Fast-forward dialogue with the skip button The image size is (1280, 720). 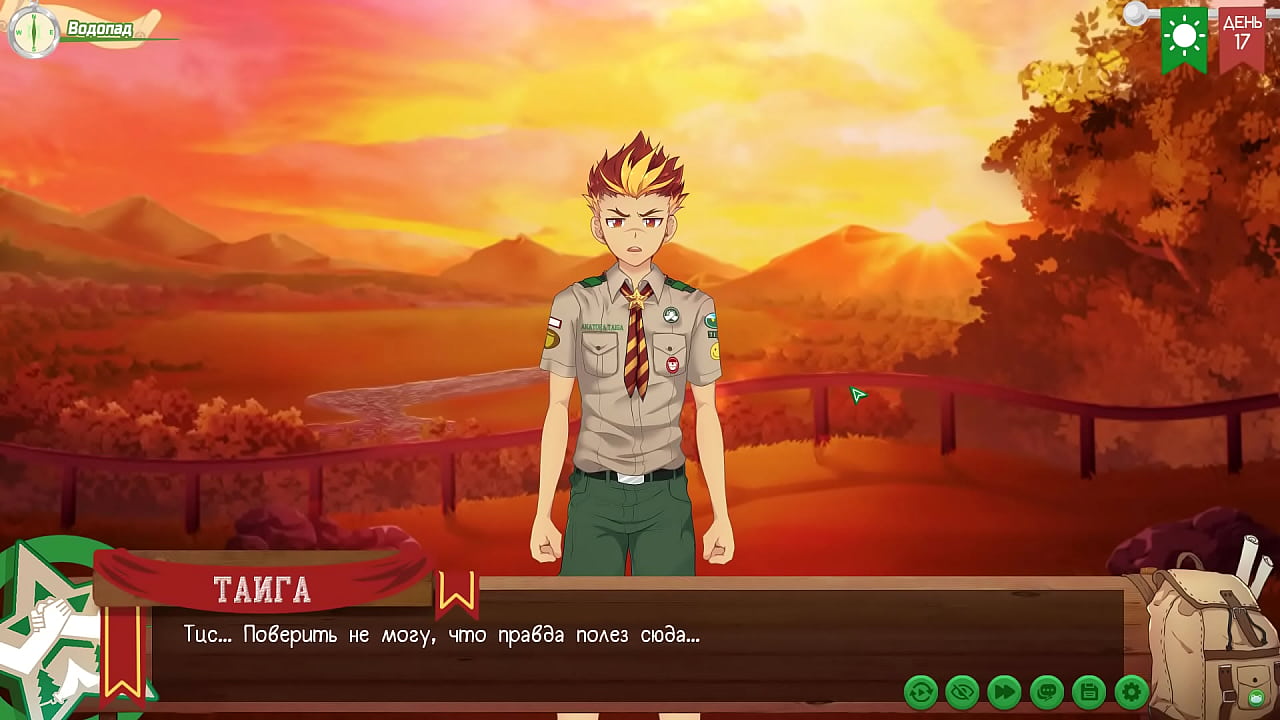1005,691
